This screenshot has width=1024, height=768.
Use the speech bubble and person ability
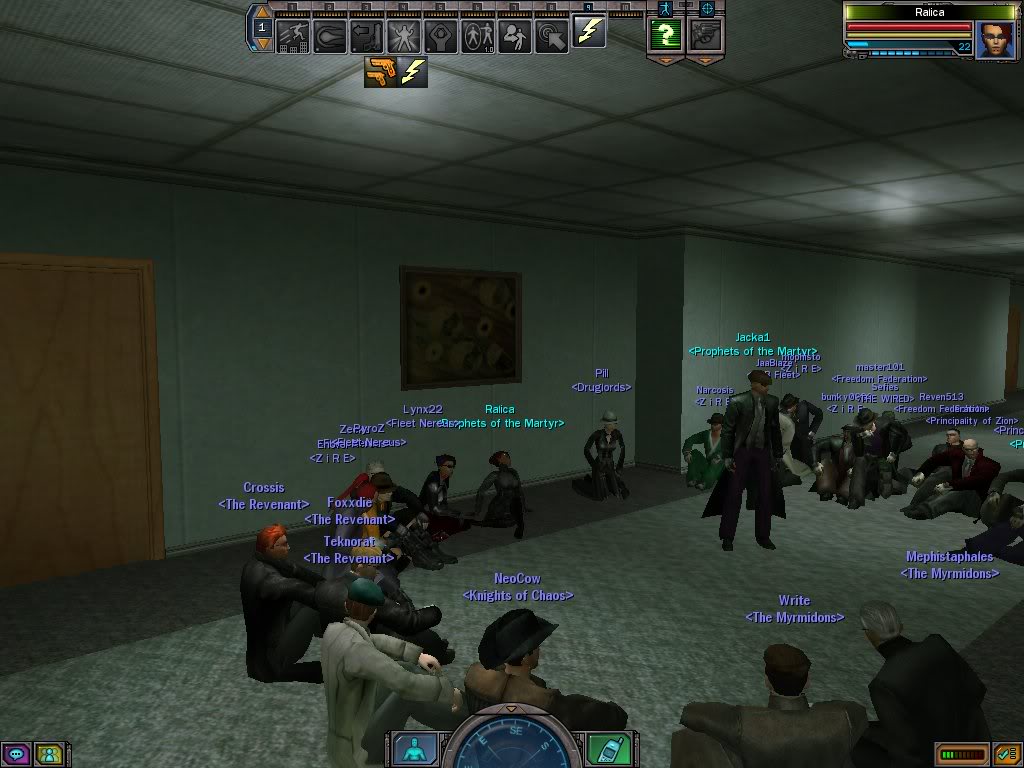515,36
